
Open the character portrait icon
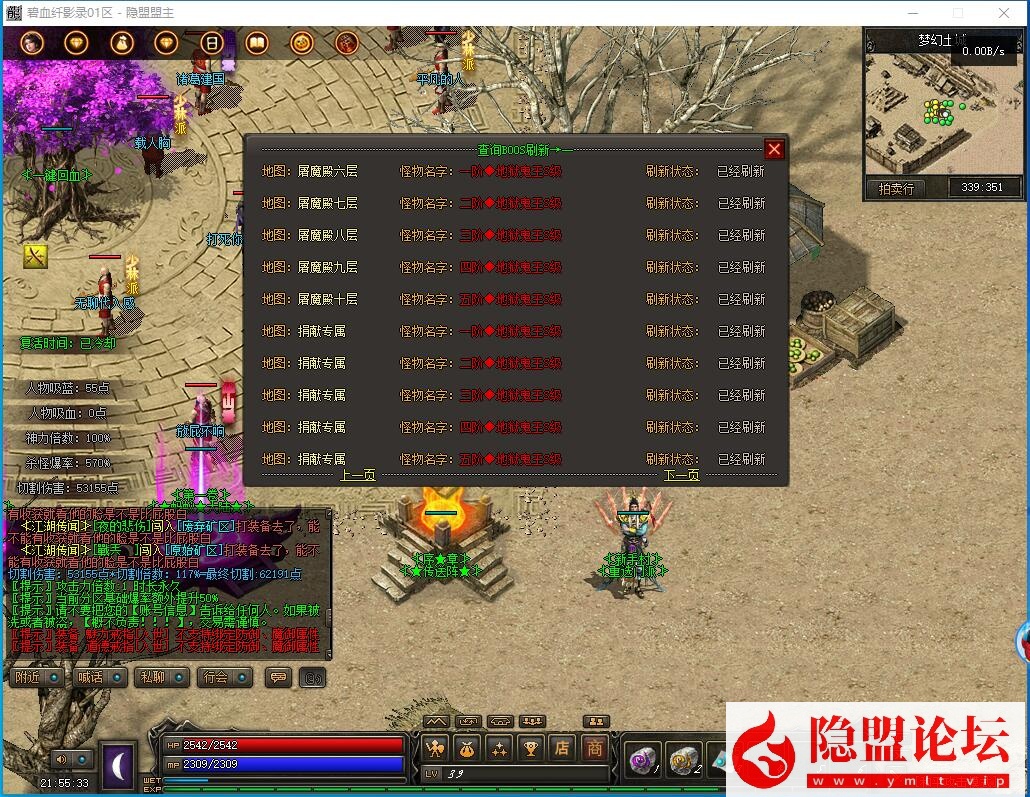click(x=32, y=43)
